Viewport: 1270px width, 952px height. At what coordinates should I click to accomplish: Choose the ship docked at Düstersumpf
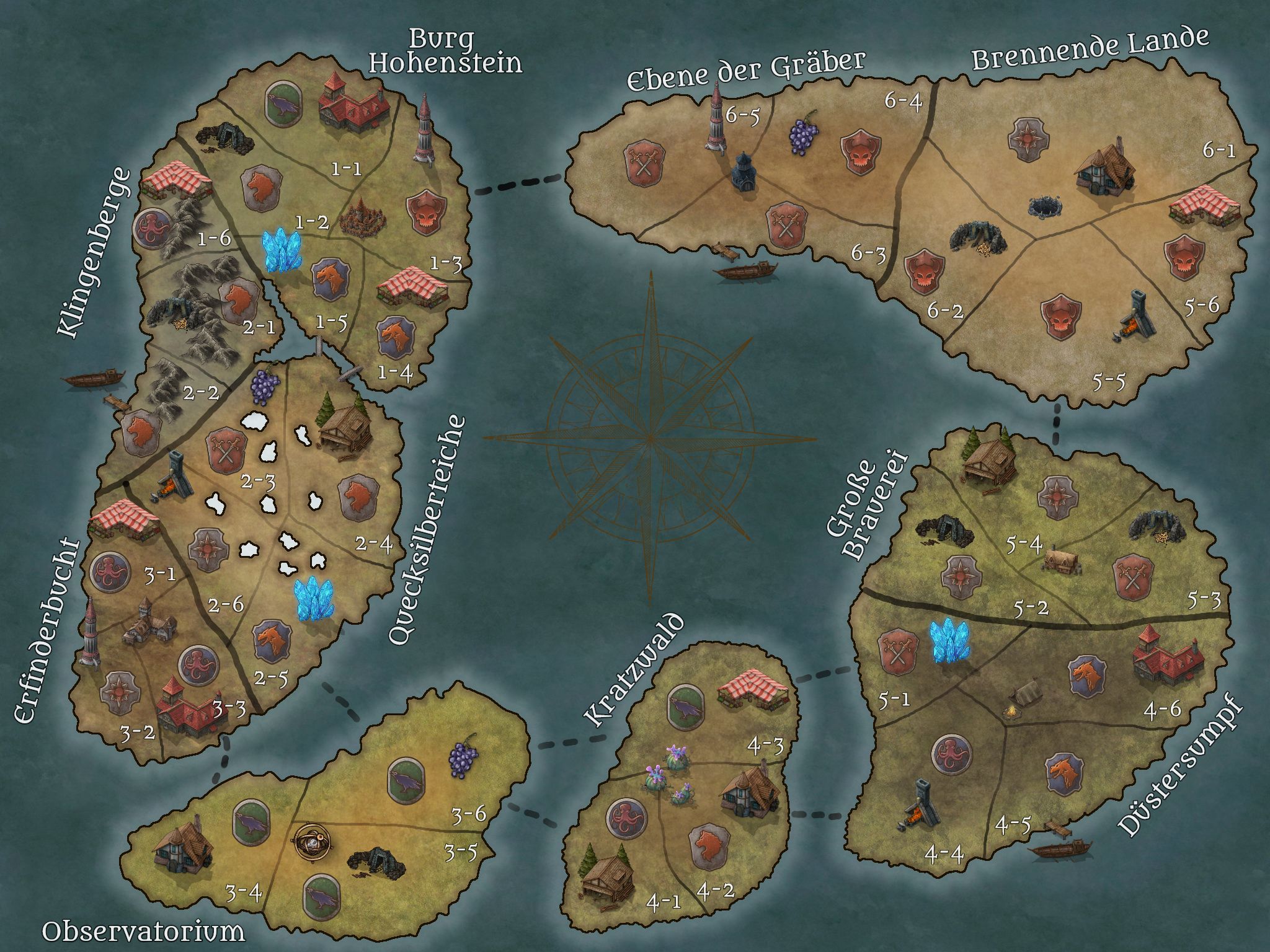tap(1059, 848)
